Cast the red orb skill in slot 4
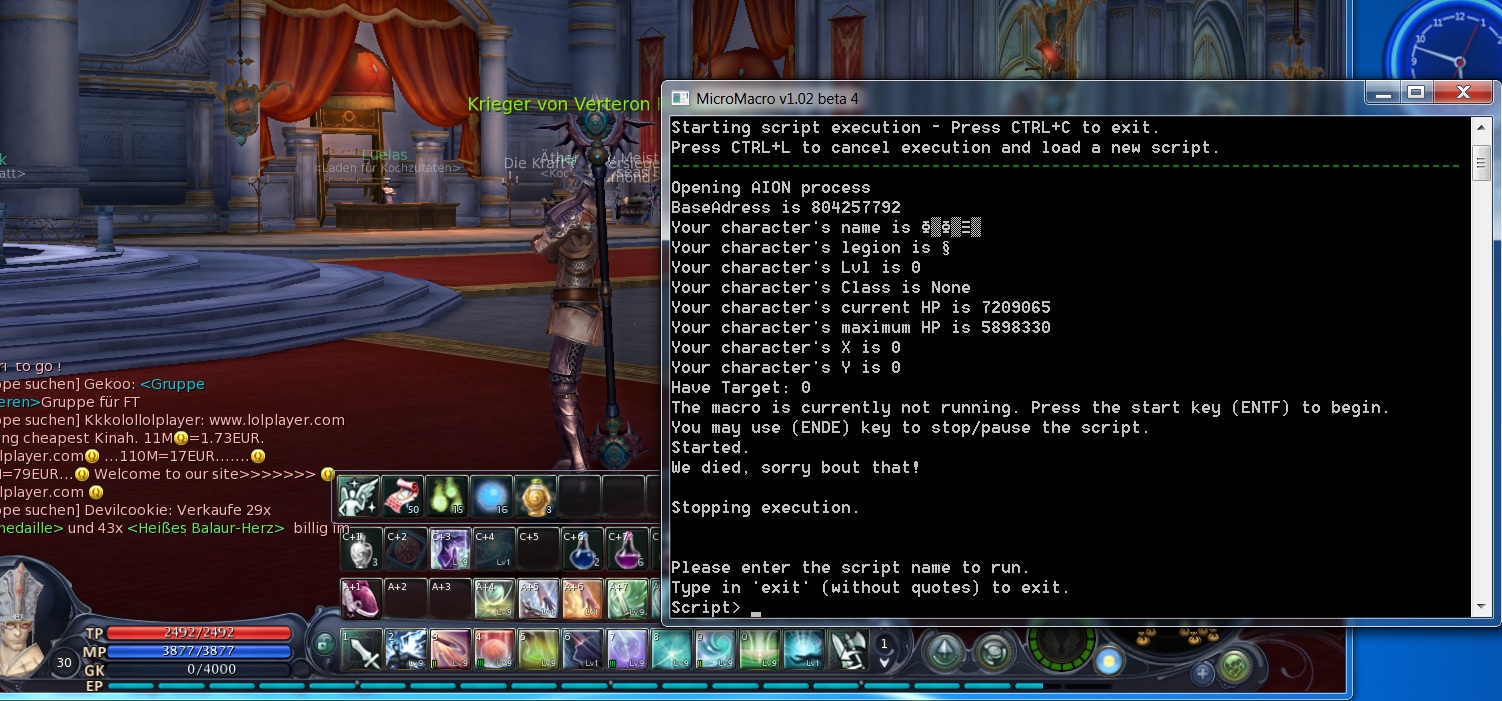 [x=493, y=650]
